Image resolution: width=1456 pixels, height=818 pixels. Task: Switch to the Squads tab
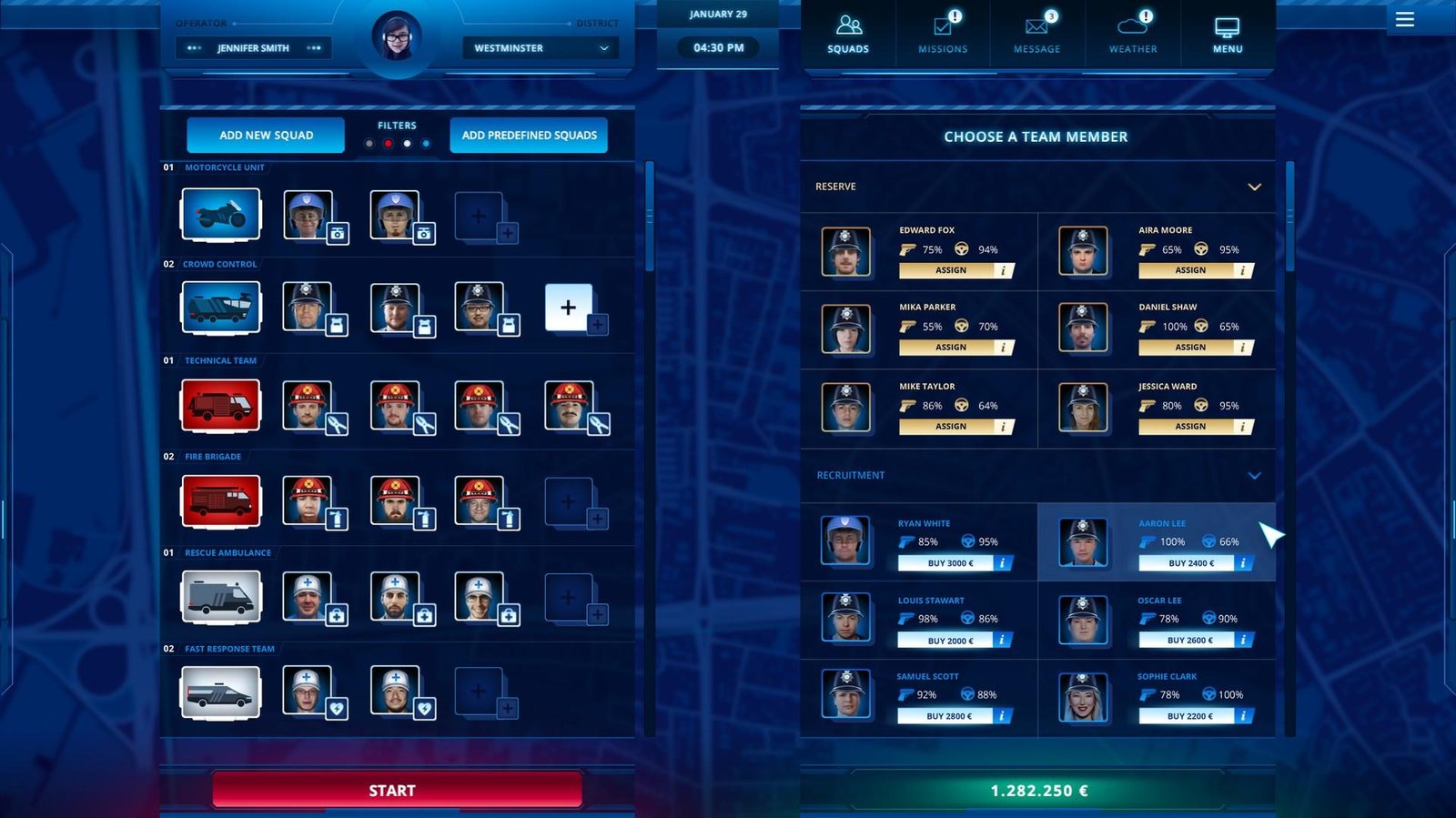click(848, 32)
